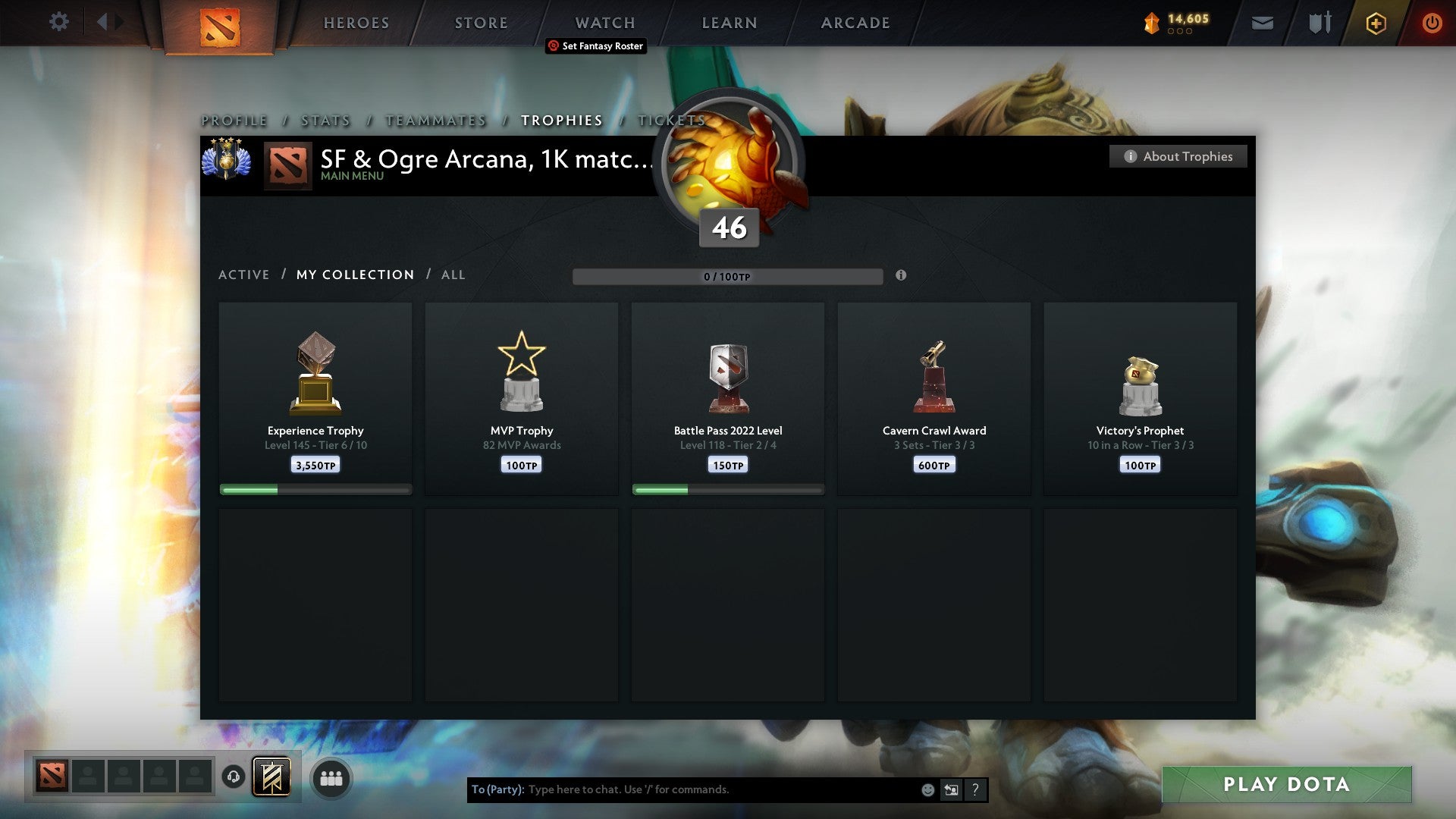The width and height of the screenshot is (1456, 819).
Task: Open friends list with the group icon
Action: (331, 777)
